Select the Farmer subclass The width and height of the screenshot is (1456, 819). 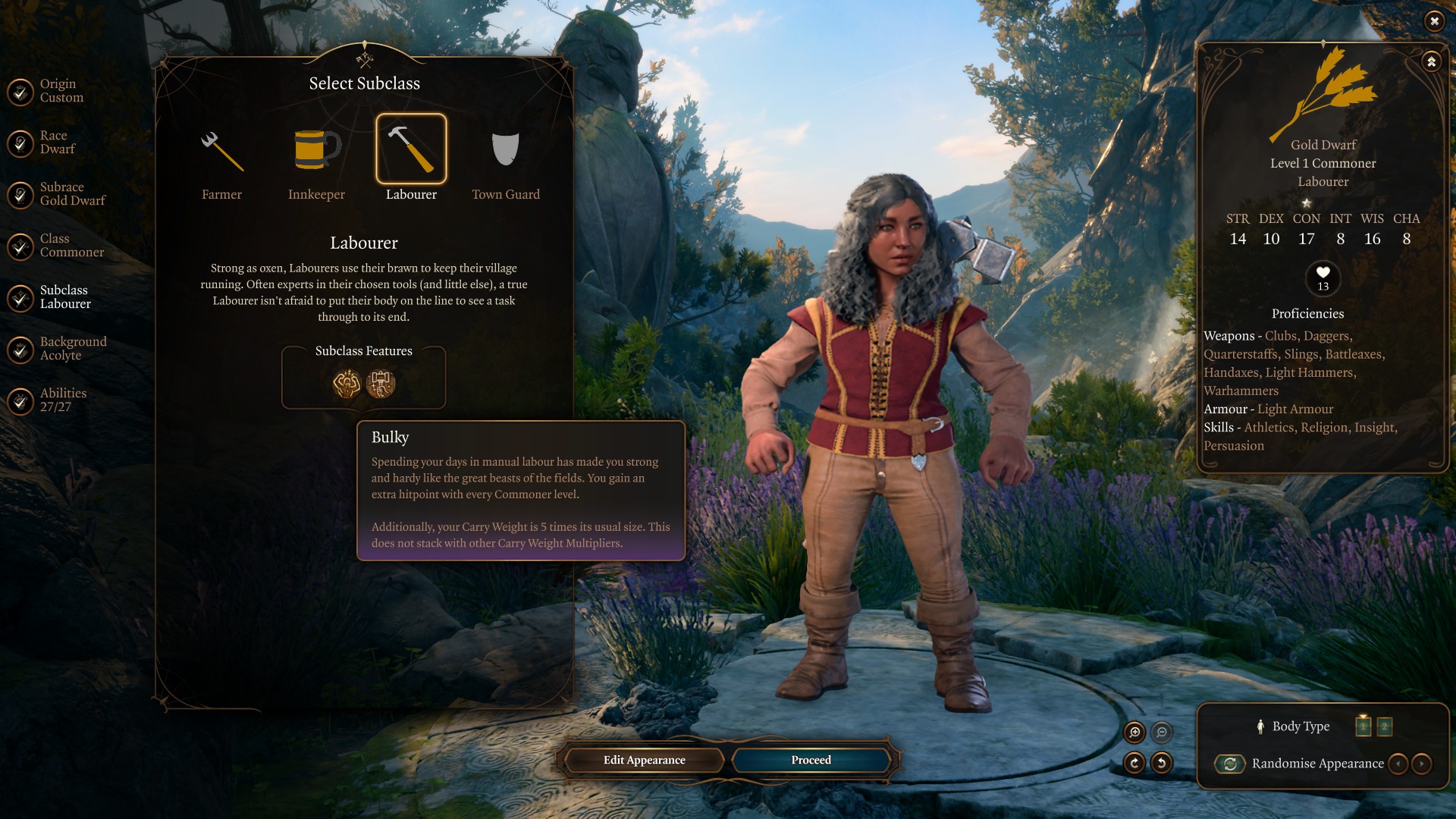[221, 150]
